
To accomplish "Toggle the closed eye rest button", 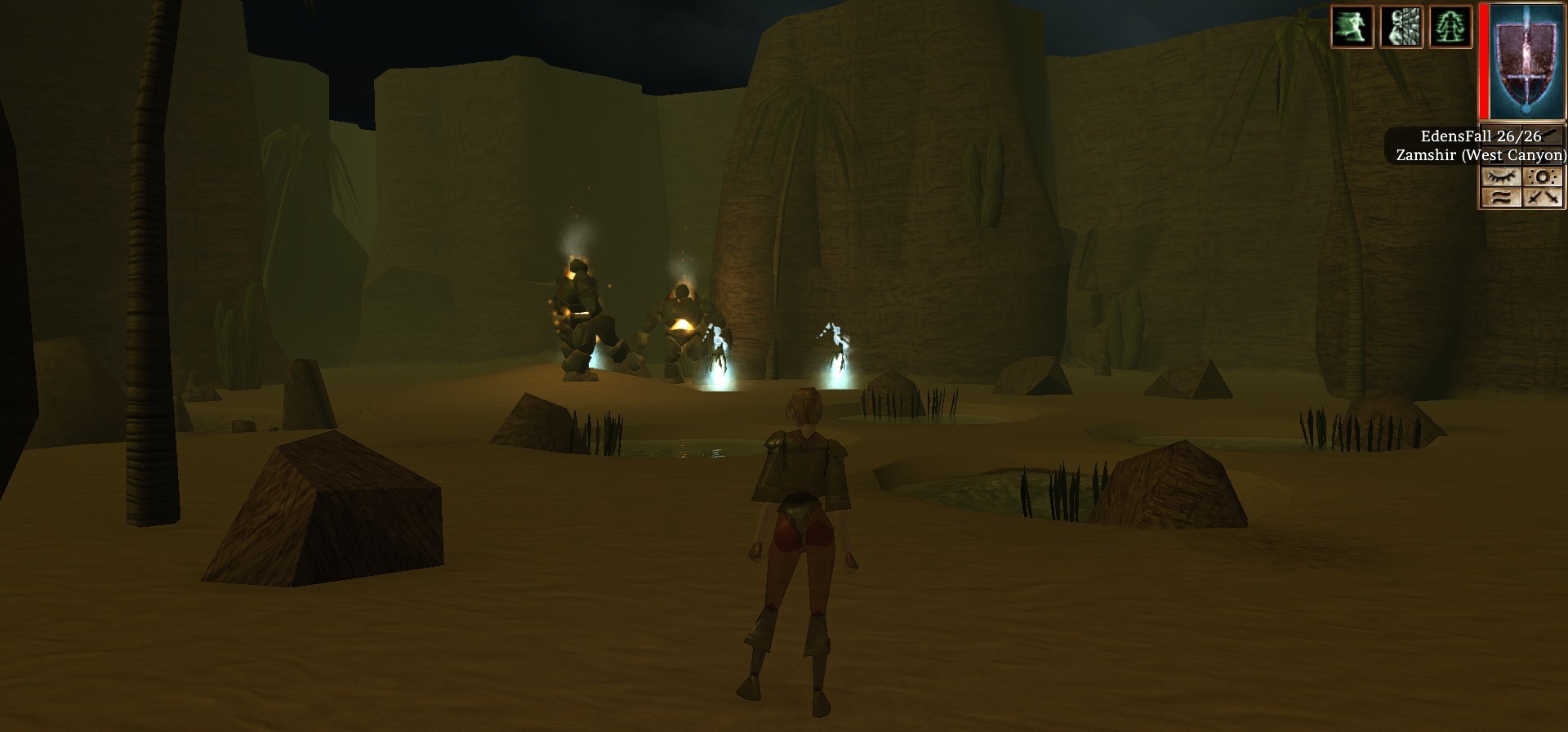I will pos(1501,176).
